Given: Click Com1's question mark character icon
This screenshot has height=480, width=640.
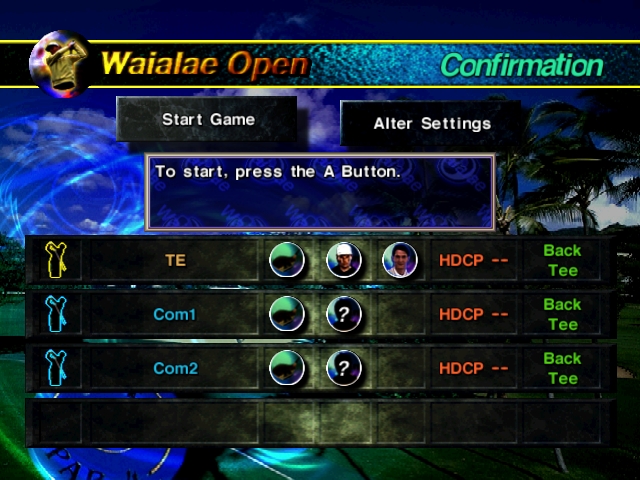Looking at the screenshot, I should pos(343,315).
